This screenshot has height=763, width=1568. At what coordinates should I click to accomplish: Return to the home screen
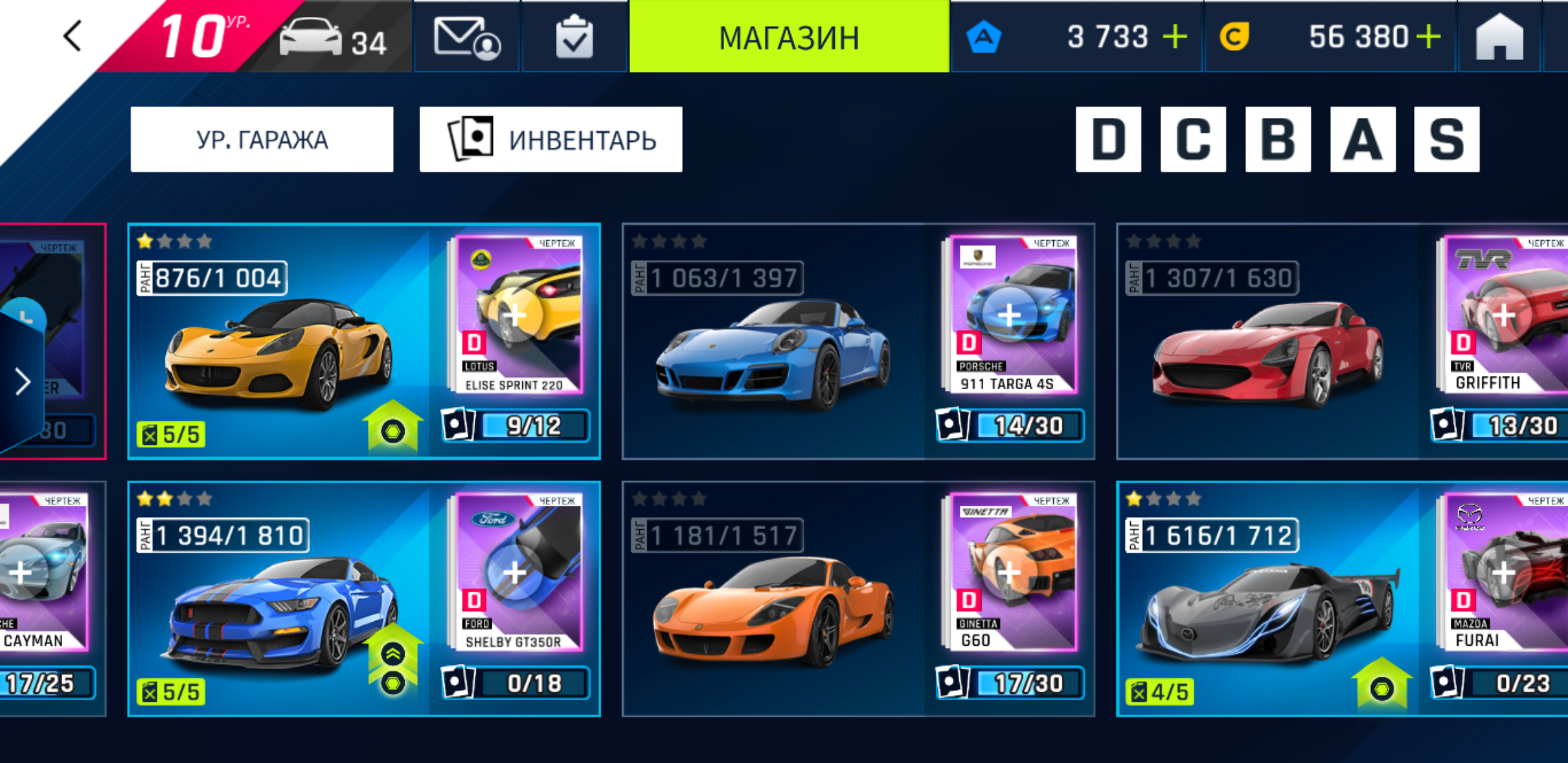click(x=1499, y=37)
